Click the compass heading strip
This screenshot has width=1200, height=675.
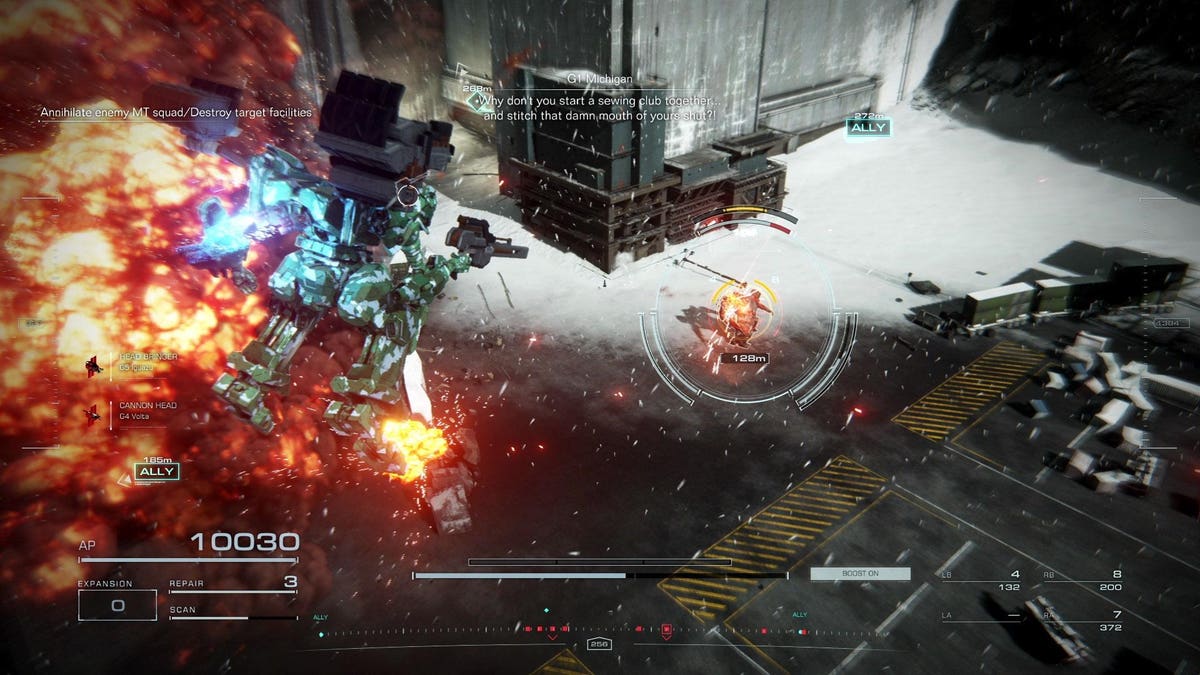600,631
